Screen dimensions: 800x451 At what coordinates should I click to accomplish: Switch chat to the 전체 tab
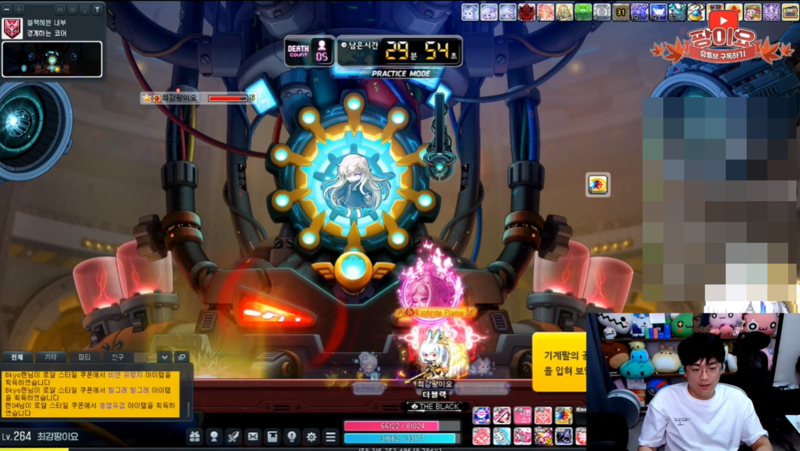17,357
